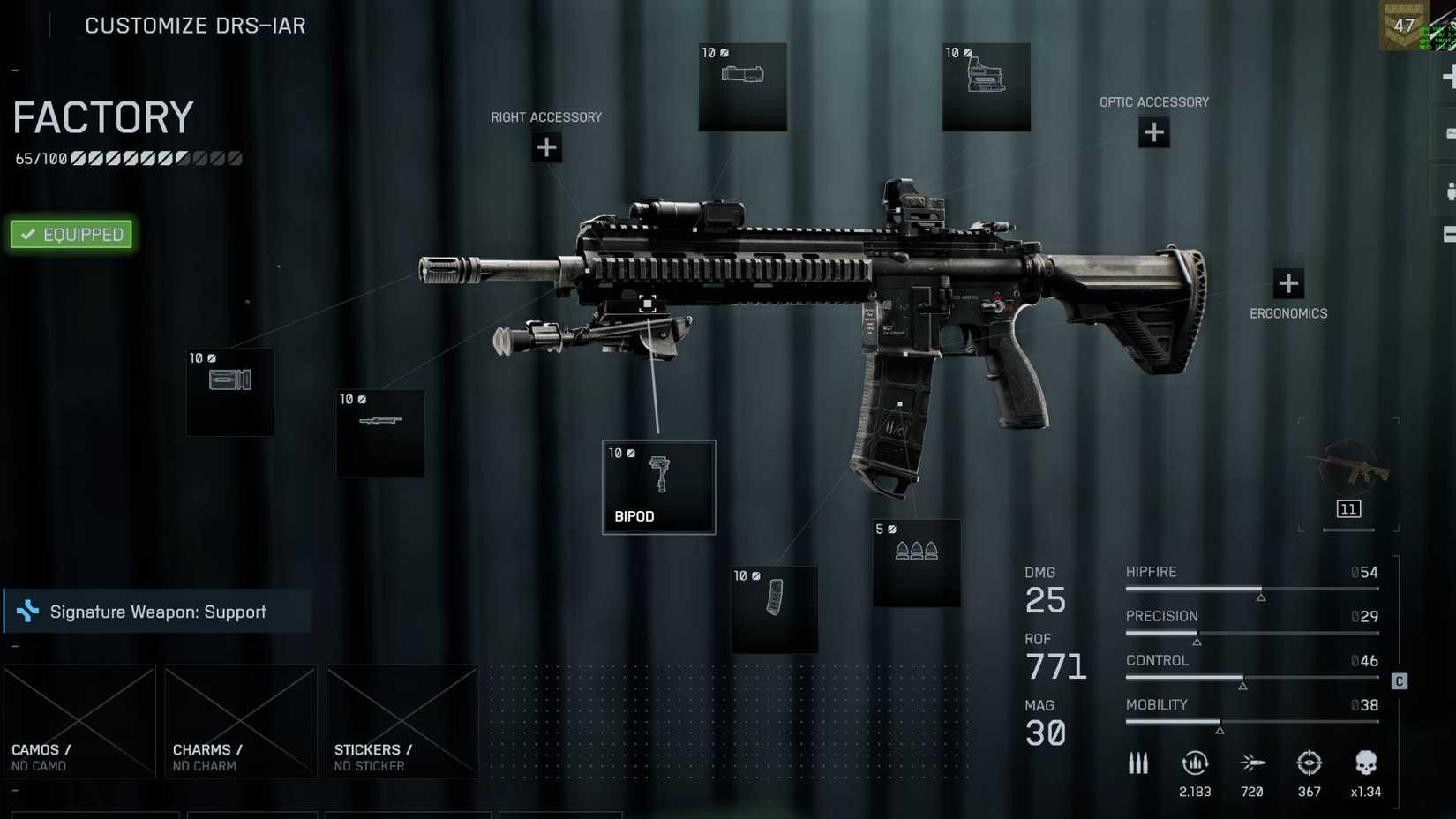Image resolution: width=1456 pixels, height=819 pixels.
Task: Open the Right Accessory plus slot
Action: (x=546, y=147)
